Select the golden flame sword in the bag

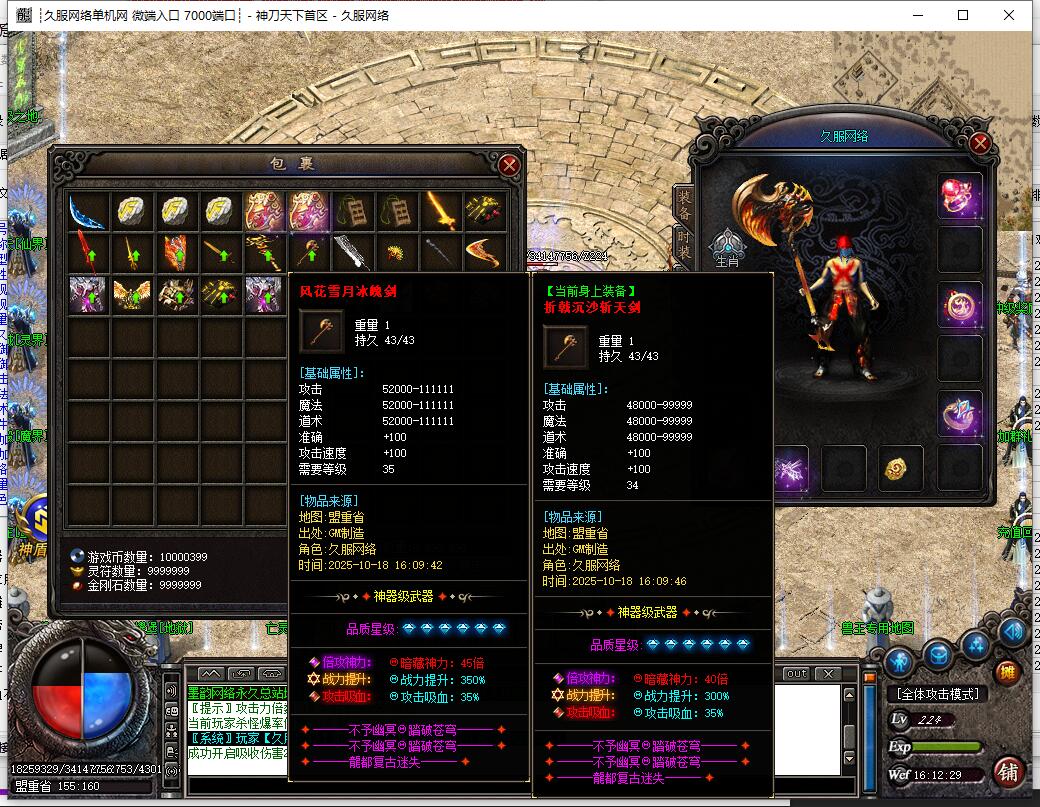[x=441, y=211]
